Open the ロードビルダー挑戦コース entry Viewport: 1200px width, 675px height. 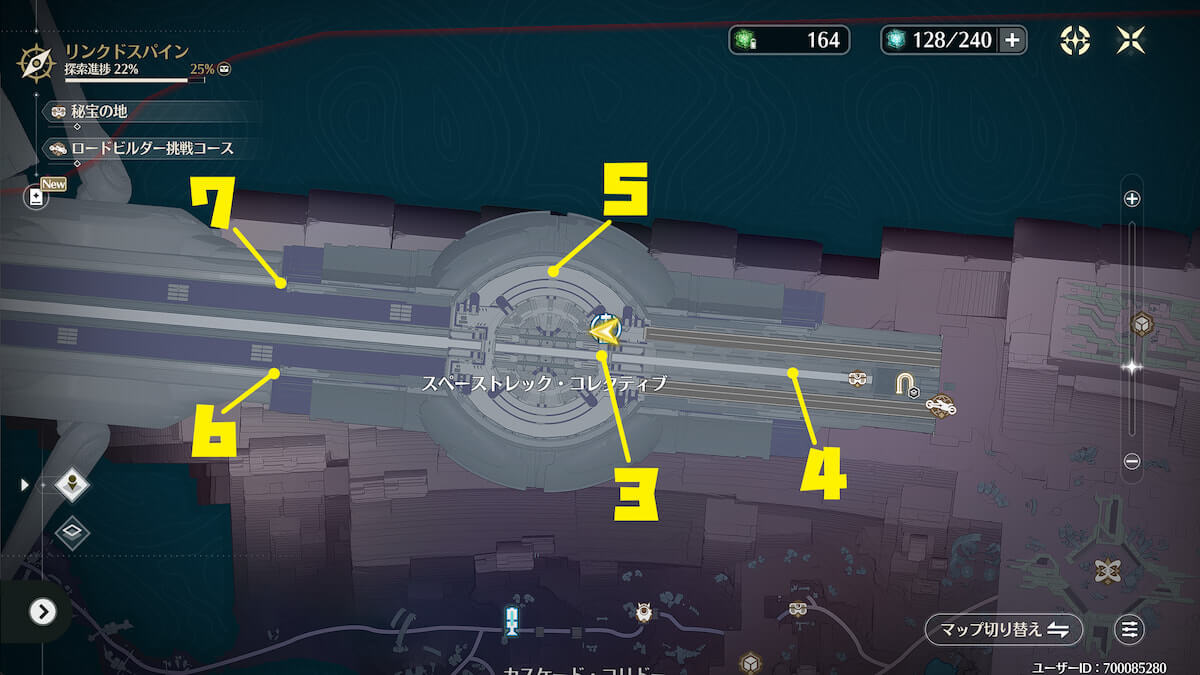[150, 149]
